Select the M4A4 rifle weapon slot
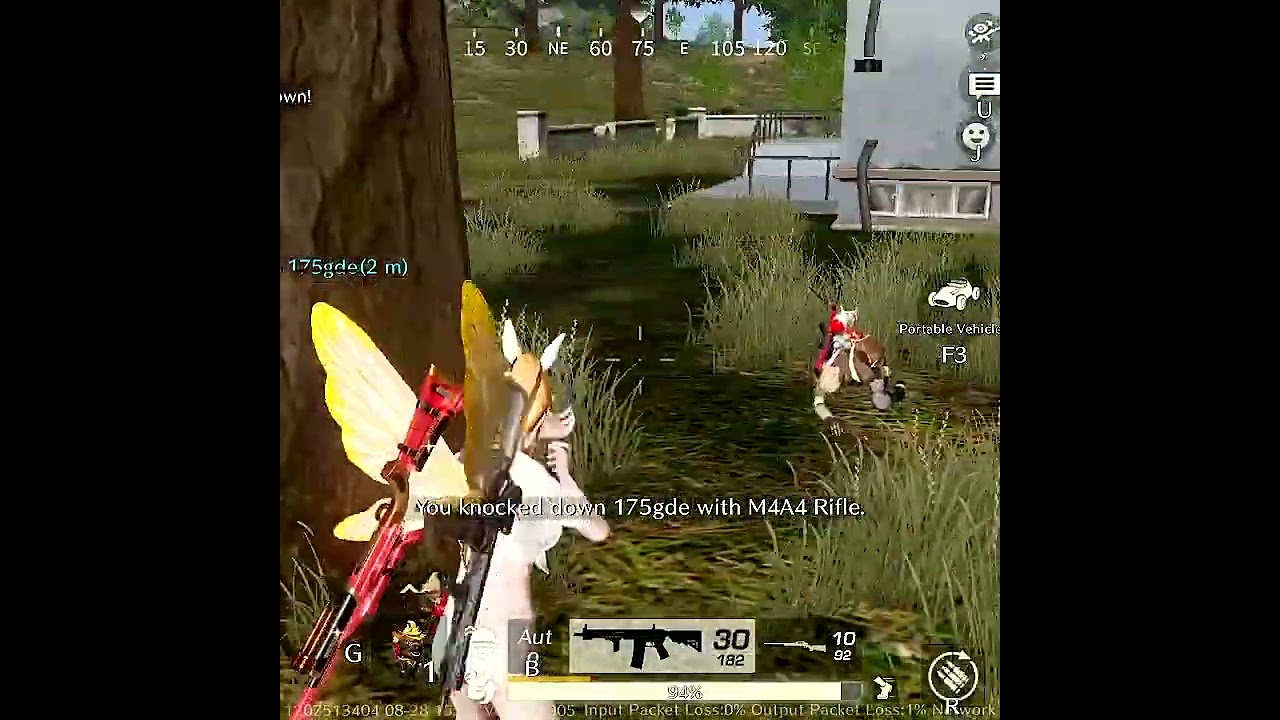The height and width of the screenshot is (720, 1280). [662, 646]
